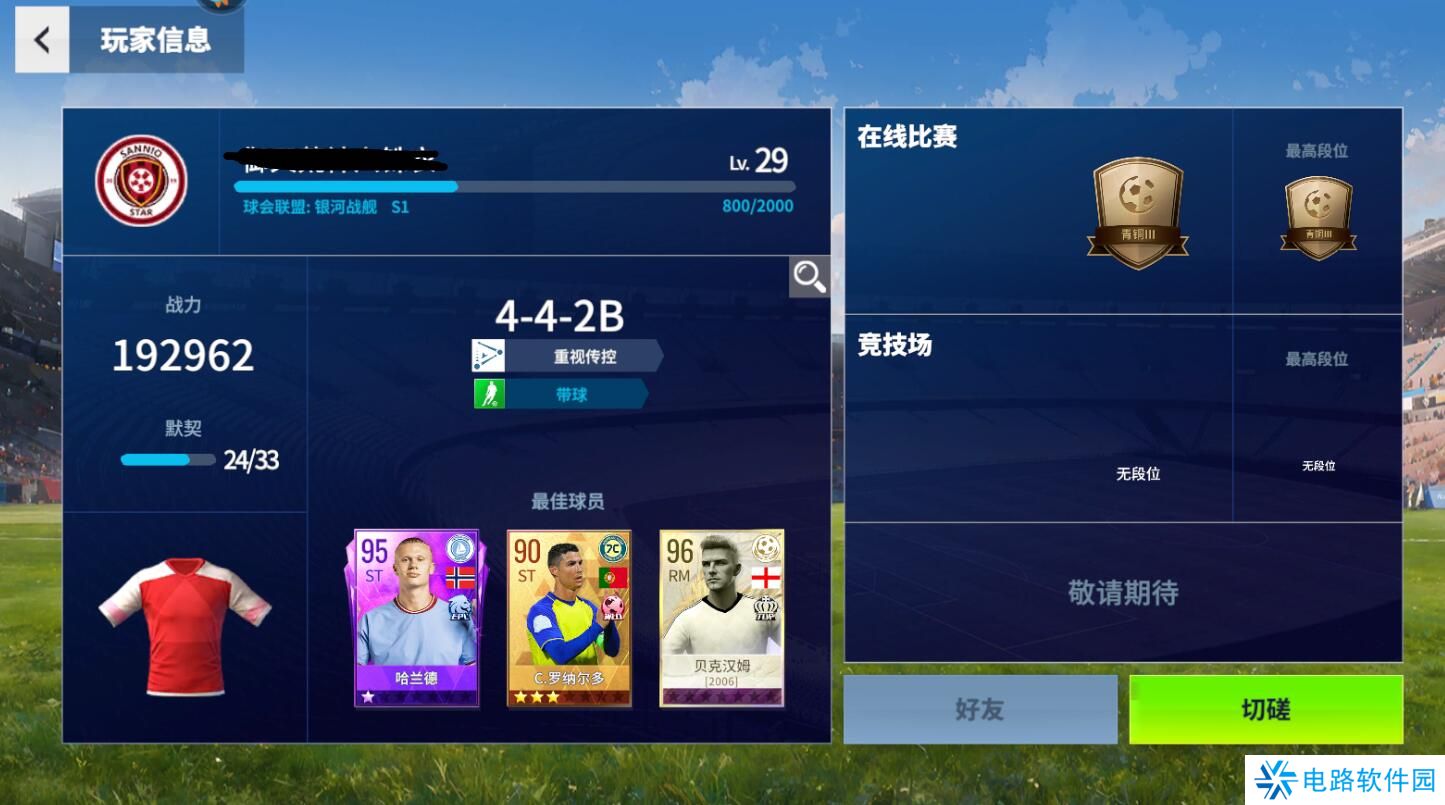Open the 银河战舰 S1 club league link

pyautogui.click(x=325, y=207)
